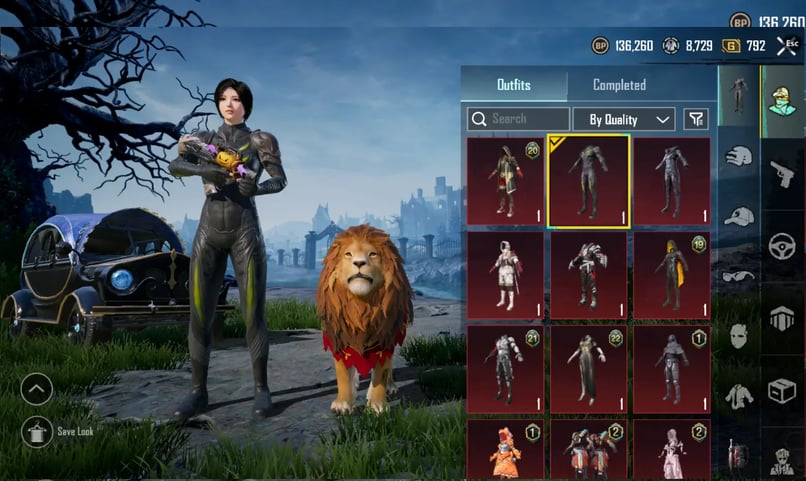This screenshot has width=806, height=481.
Task: Open the outfit filter funnel button
Action: [x=695, y=119]
